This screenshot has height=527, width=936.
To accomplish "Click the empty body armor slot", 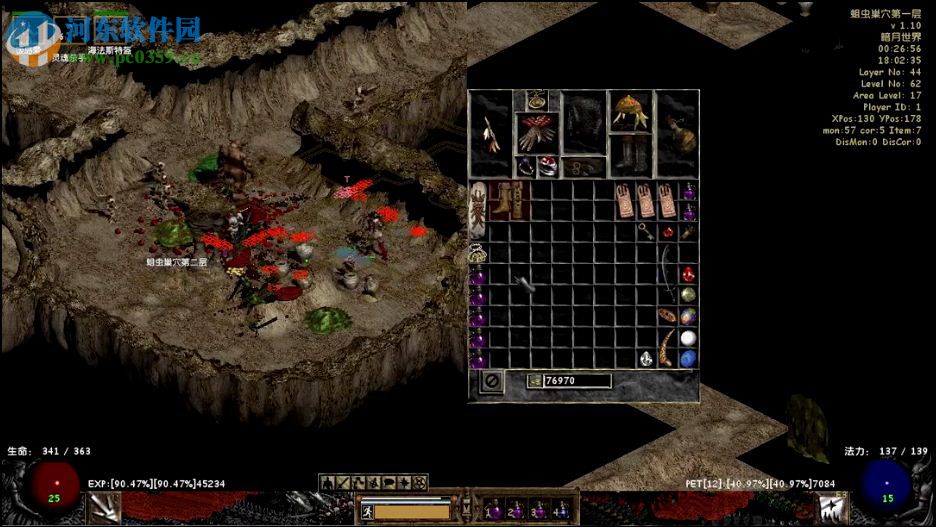I will [x=584, y=123].
